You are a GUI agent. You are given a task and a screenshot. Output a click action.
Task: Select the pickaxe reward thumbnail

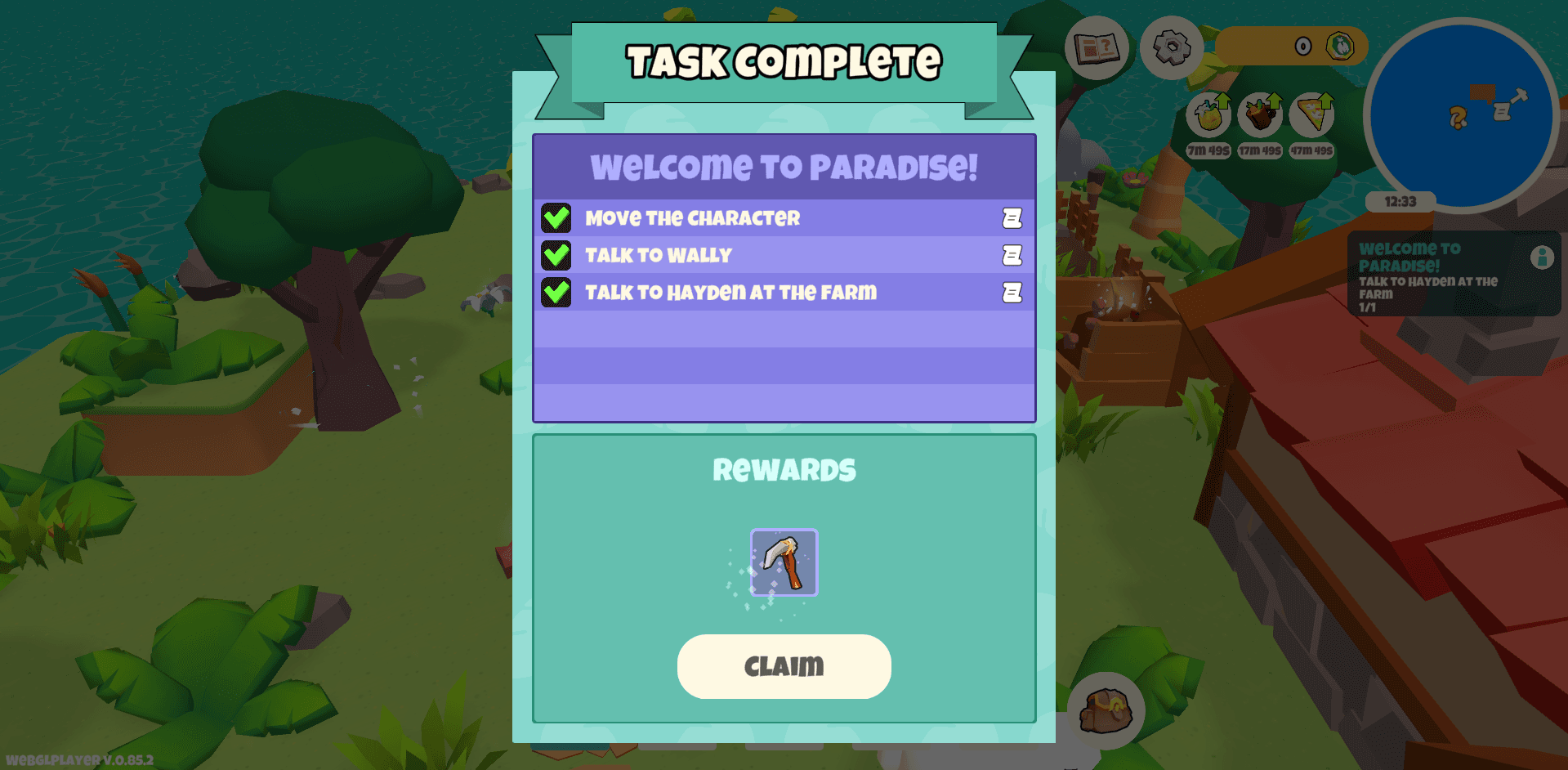tap(783, 563)
